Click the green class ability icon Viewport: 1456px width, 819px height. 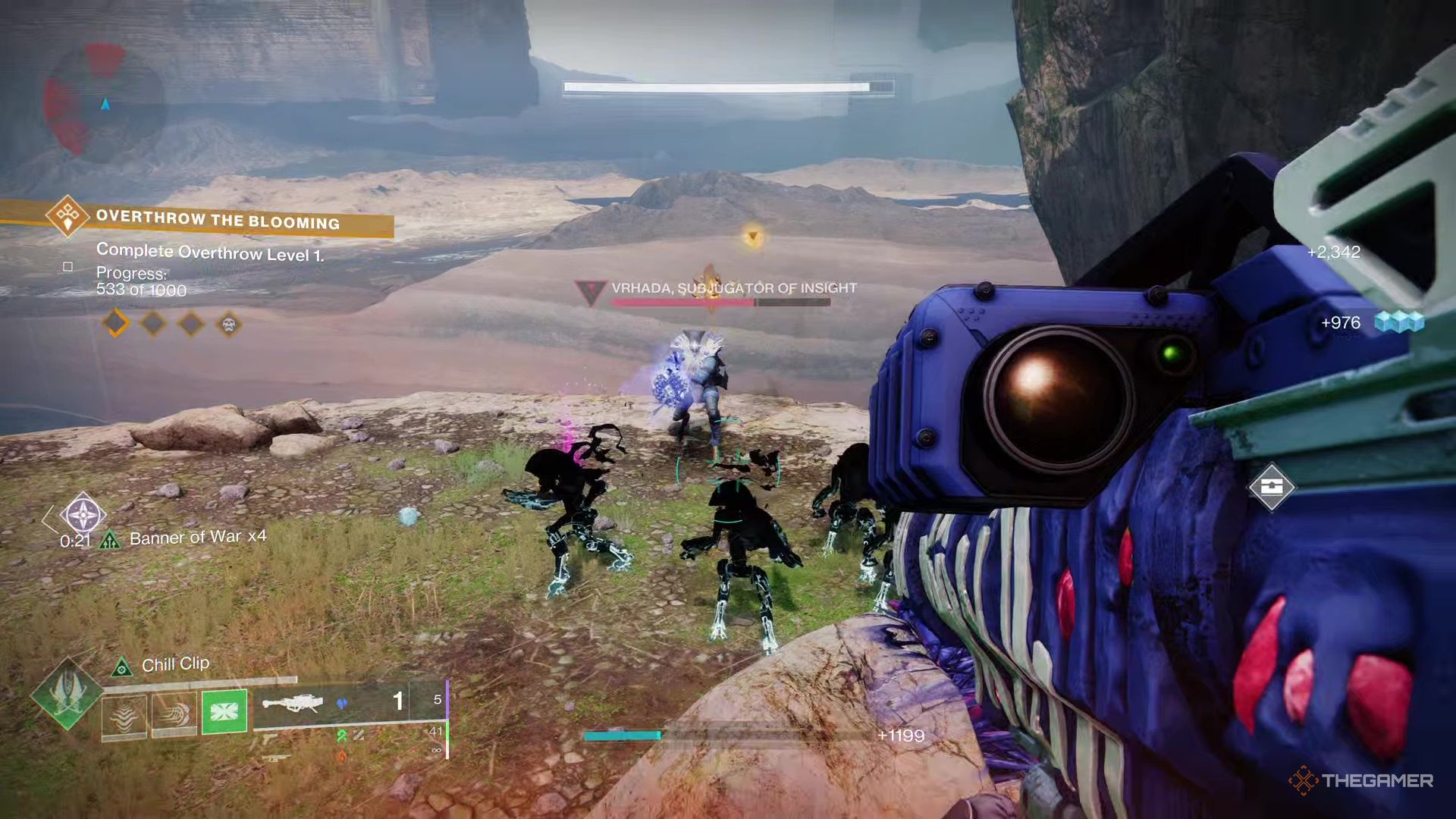[x=224, y=711]
